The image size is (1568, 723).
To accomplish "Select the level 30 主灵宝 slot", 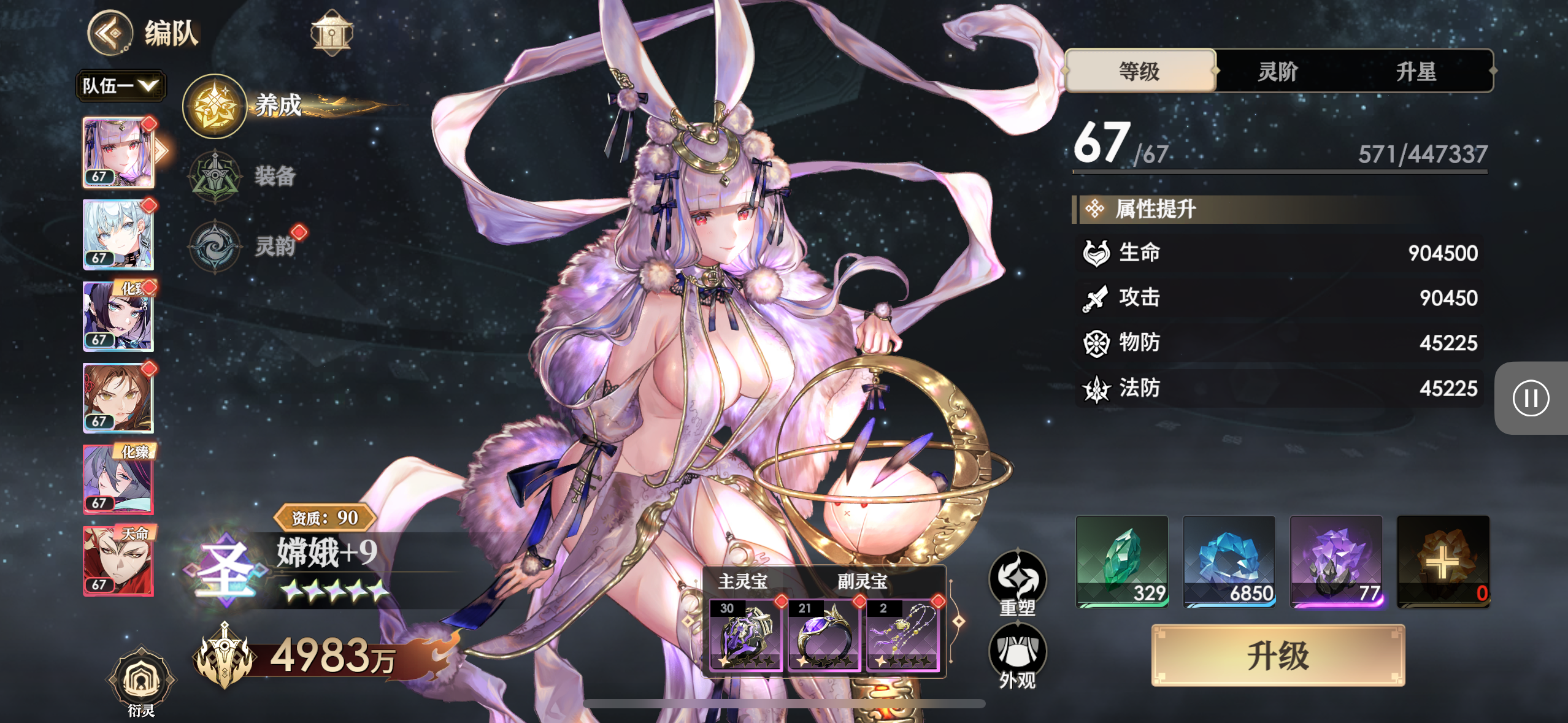I will tap(745, 634).
